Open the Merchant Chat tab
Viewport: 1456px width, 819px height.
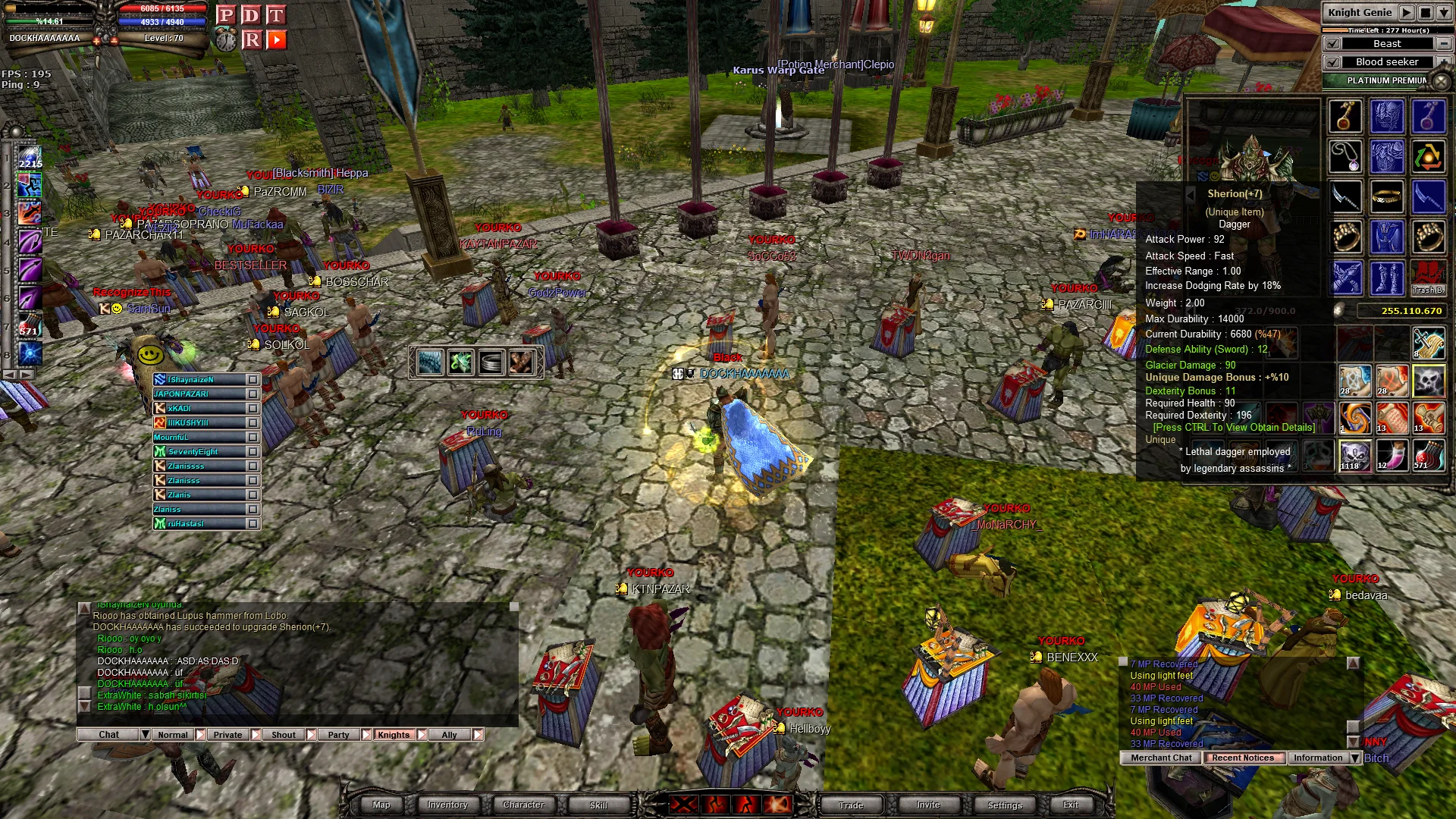tap(1161, 758)
